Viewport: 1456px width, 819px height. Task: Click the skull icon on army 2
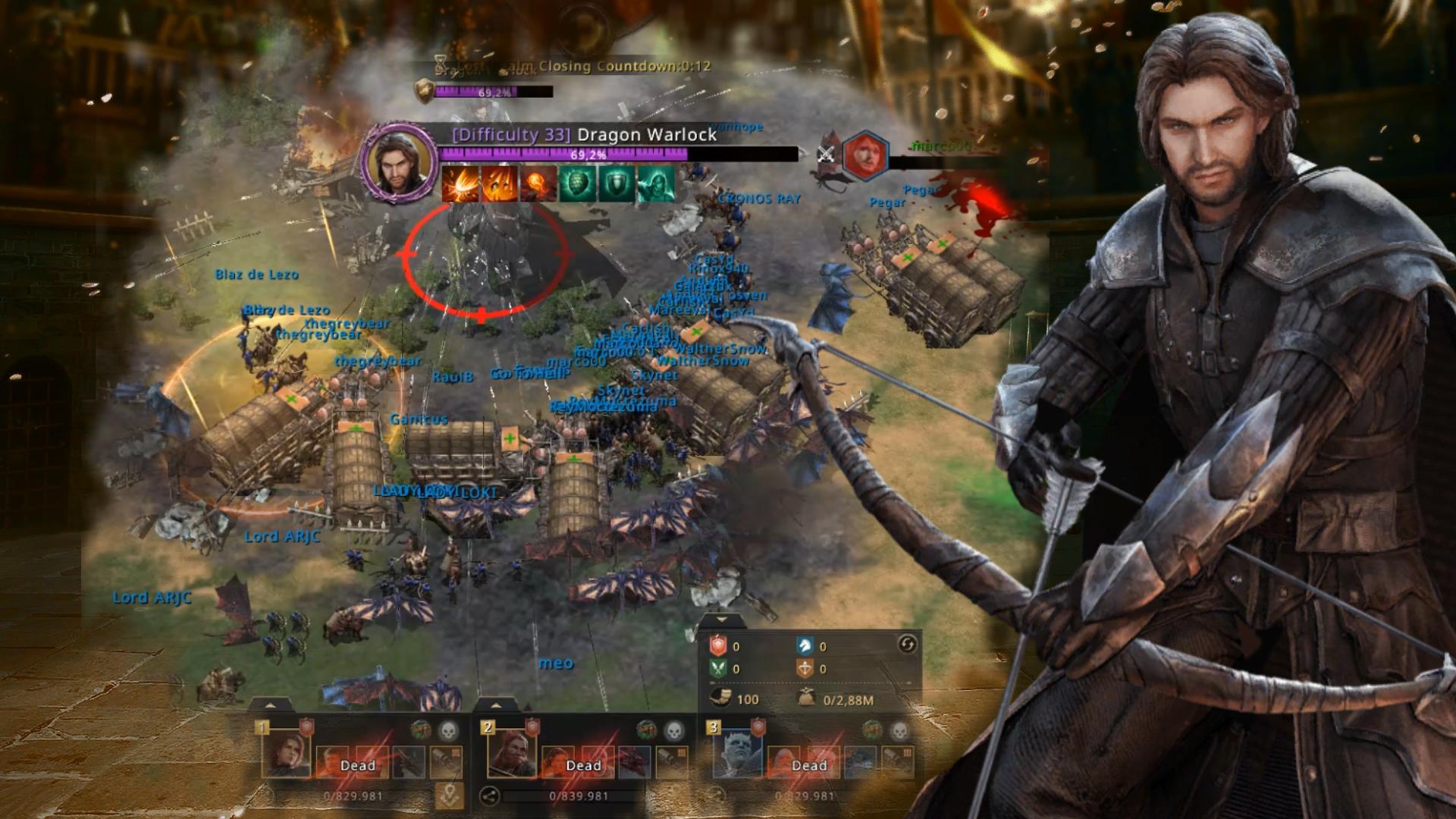pos(673,731)
